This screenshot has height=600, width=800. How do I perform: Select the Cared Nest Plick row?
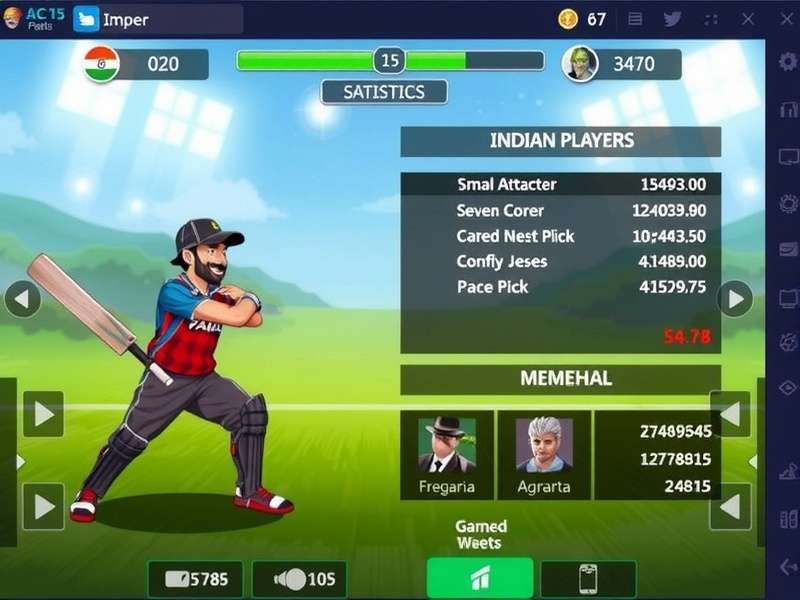coord(560,236)
